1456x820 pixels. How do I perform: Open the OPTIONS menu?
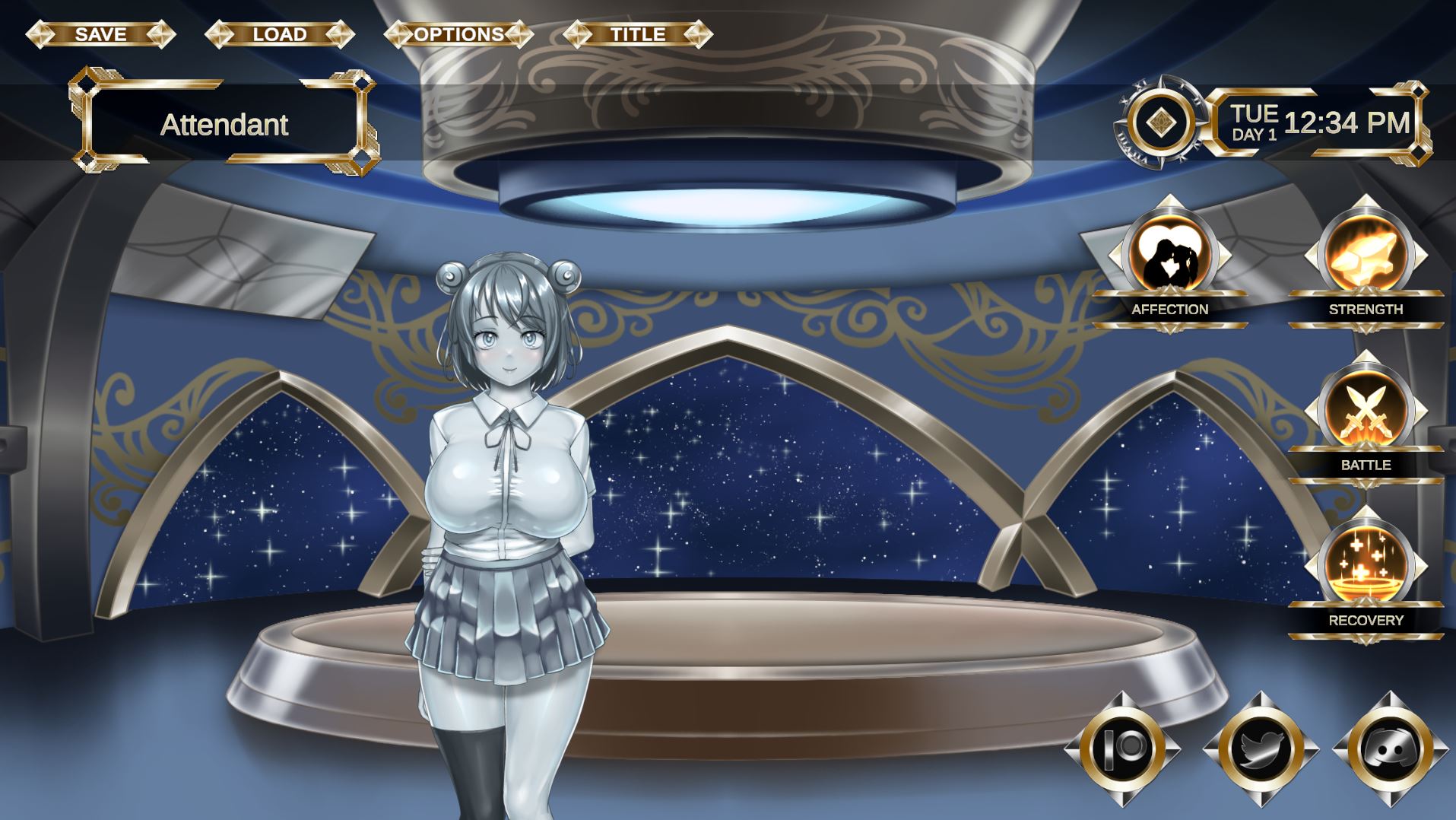coord(458,34)
